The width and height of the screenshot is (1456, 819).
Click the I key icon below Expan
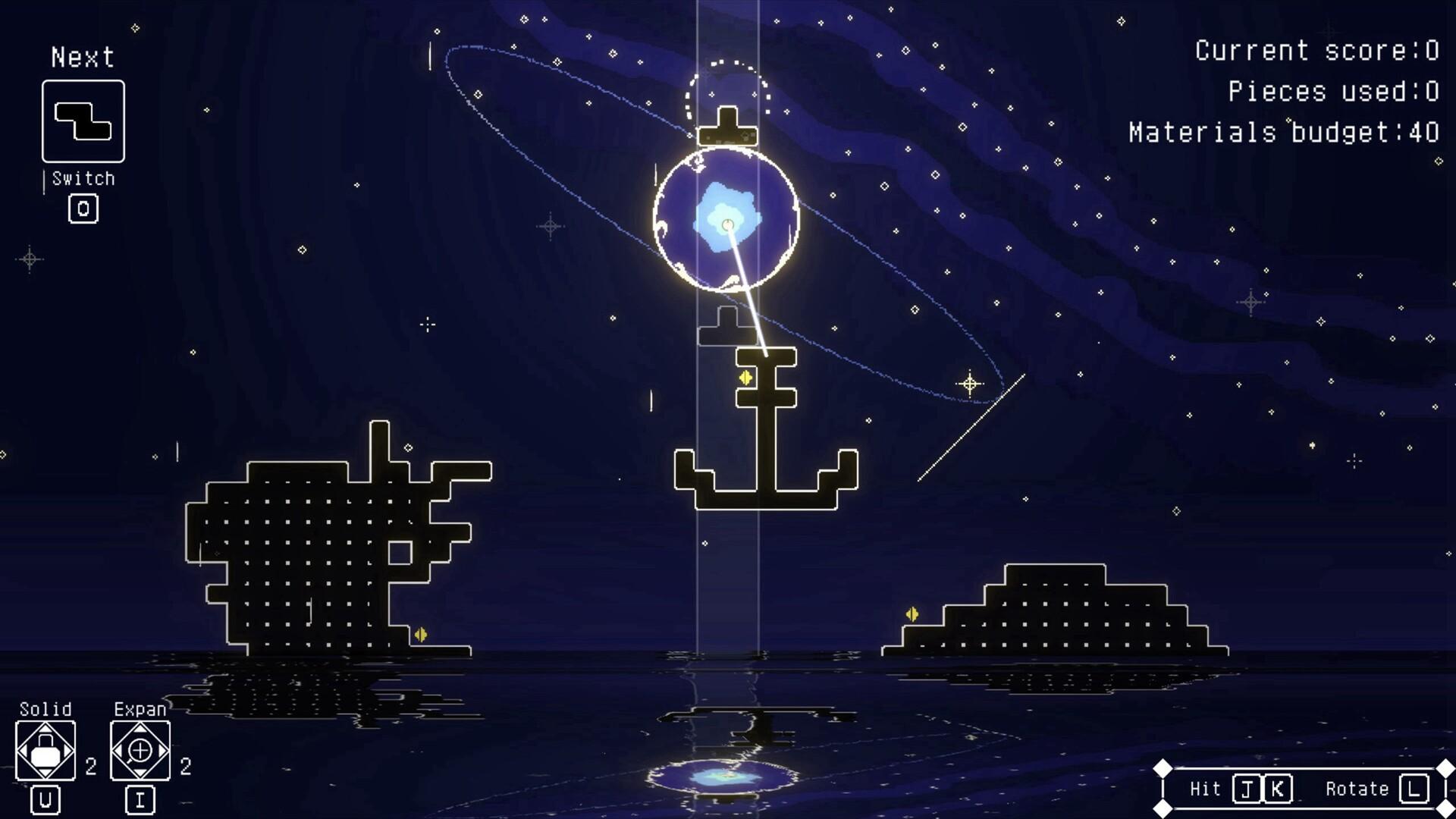tap(140, 800)
